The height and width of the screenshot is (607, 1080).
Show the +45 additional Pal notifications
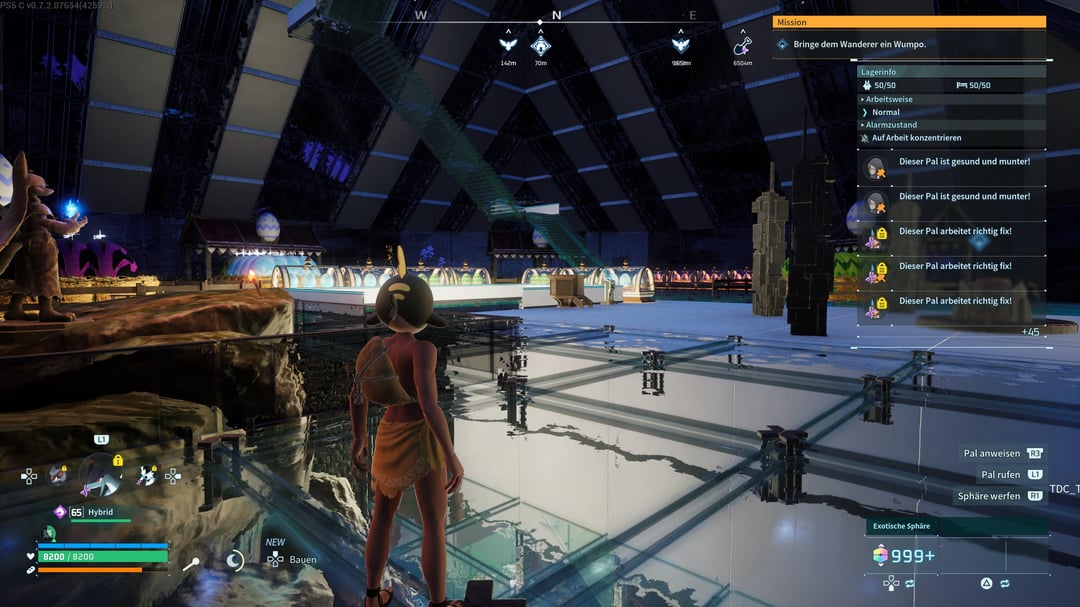click(1029, 331)
